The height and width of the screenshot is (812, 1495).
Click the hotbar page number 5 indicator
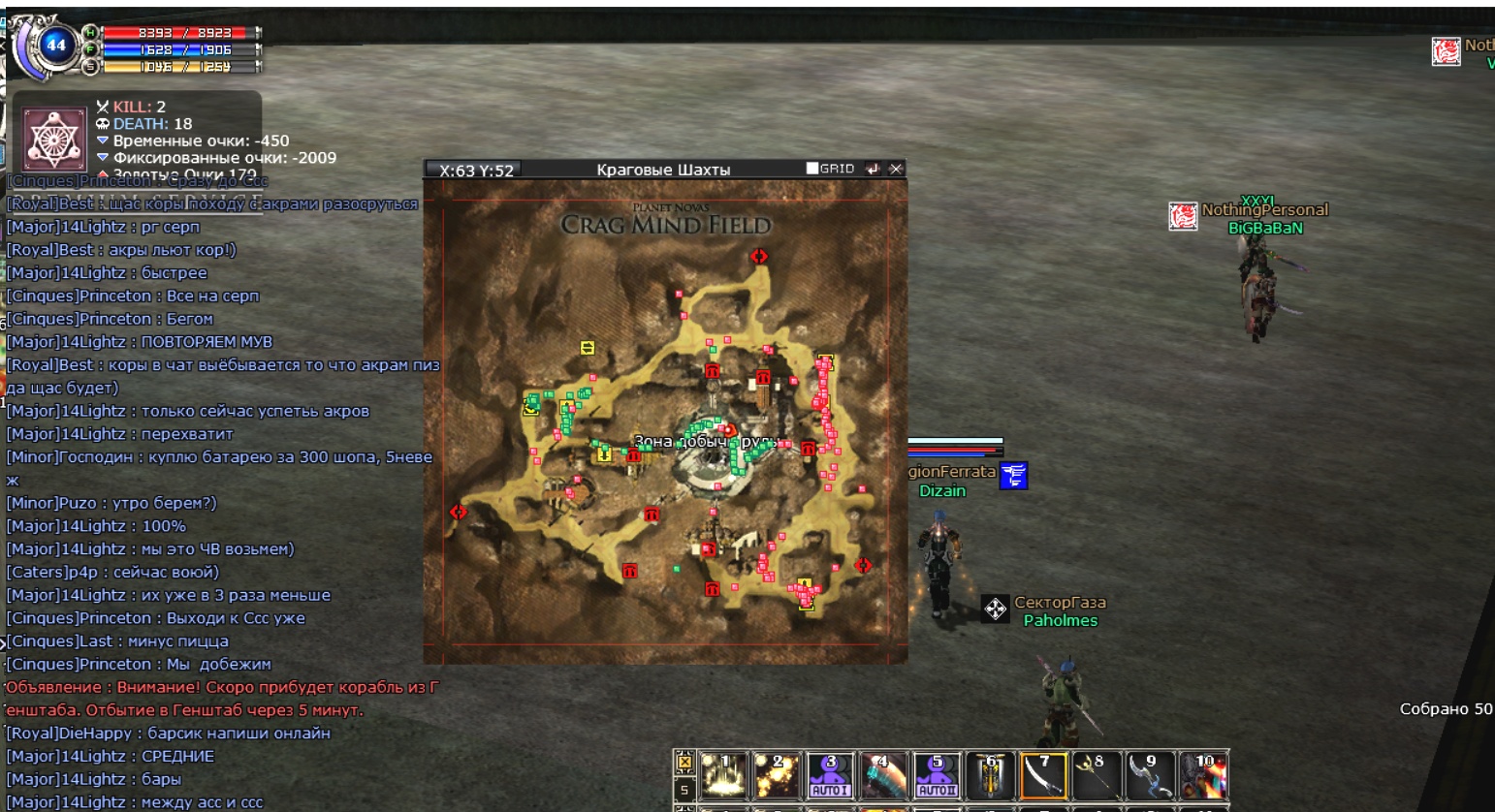click(684, 790)
